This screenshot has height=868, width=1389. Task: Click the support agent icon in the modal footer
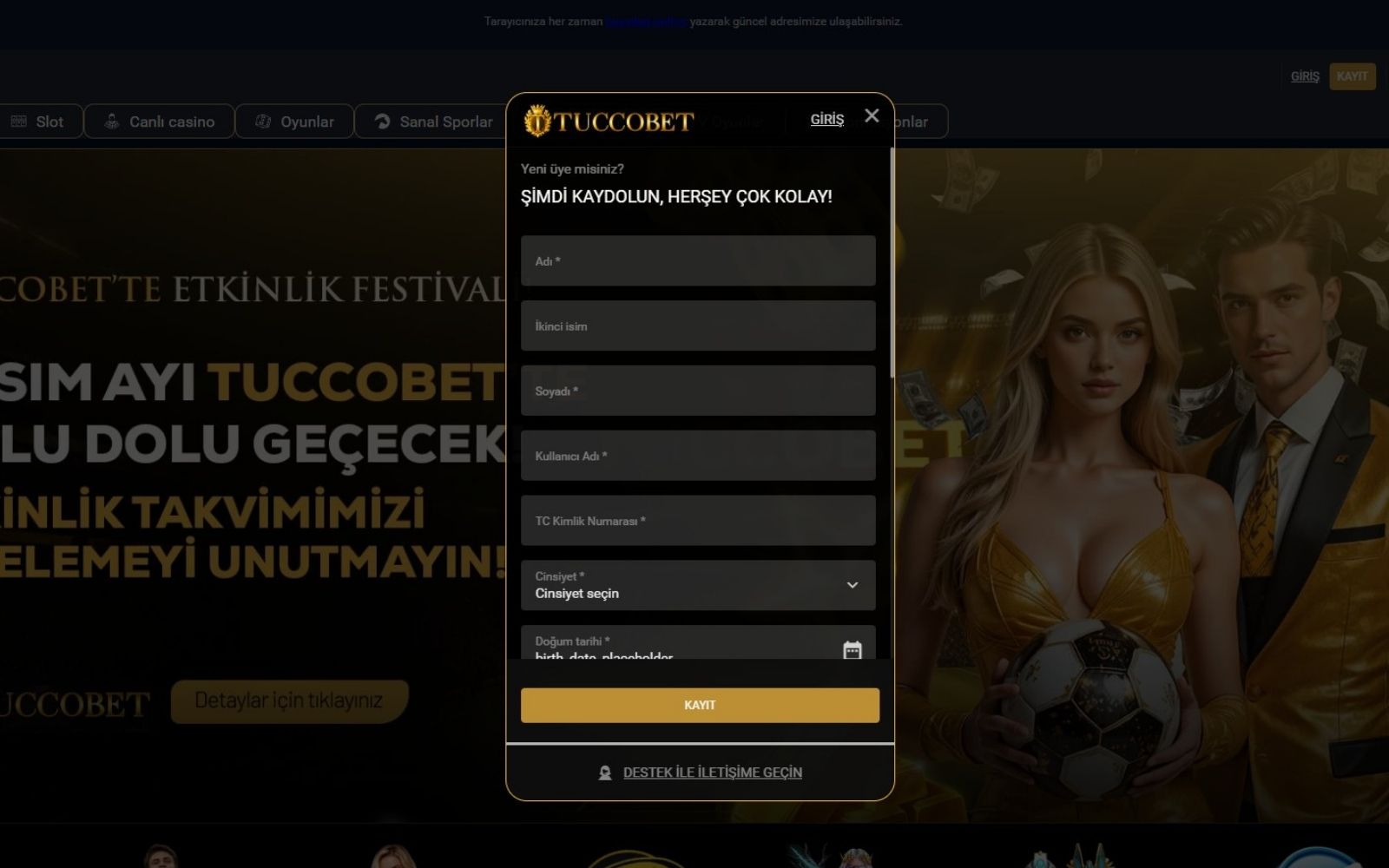[605, 772]
